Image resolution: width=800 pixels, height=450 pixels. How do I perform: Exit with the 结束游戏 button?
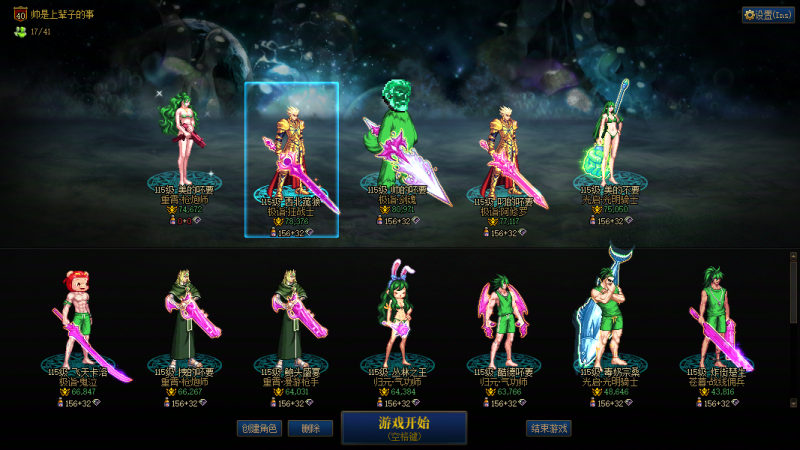coord(549,428)
